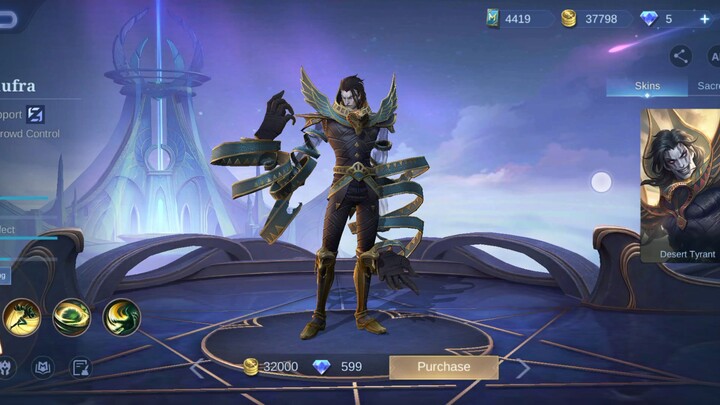Screen dimensions: 720x405
Task: Open the note-and-pencil icon in bottom row
Action: point(81,367)
